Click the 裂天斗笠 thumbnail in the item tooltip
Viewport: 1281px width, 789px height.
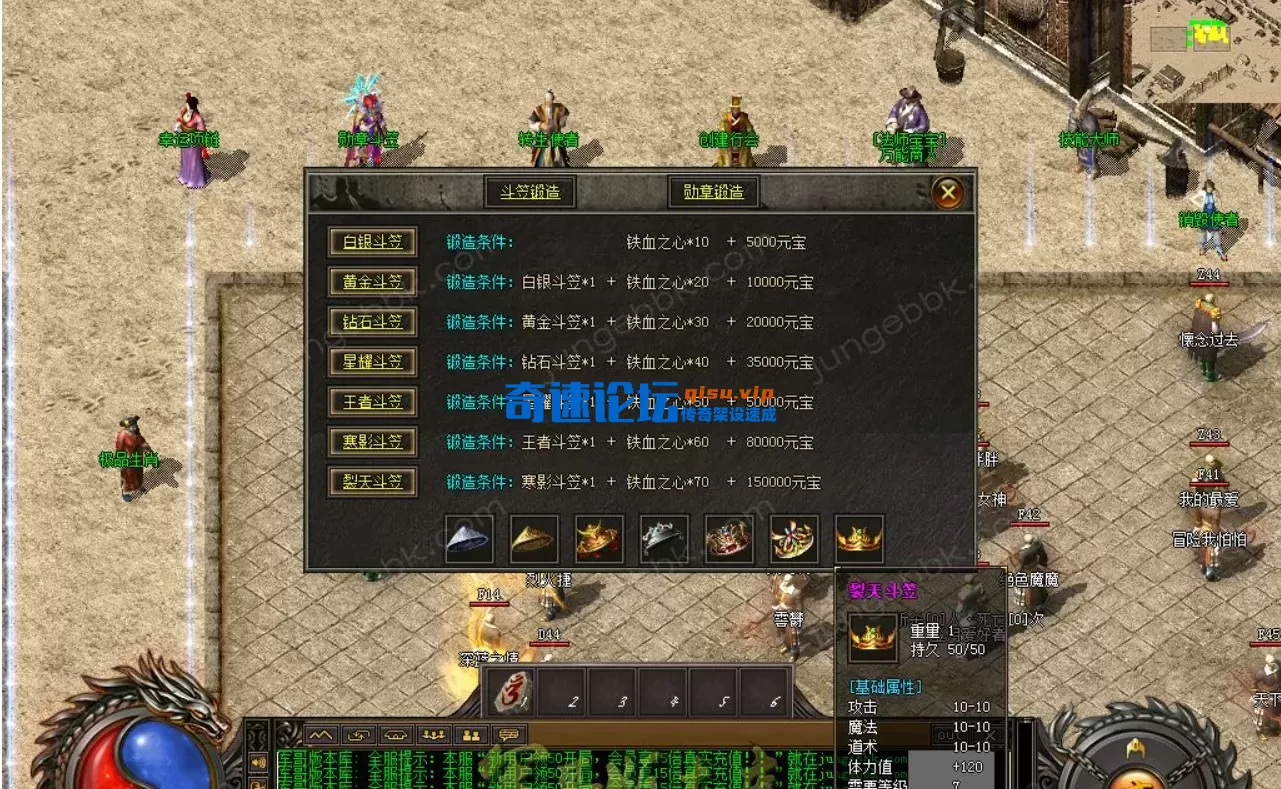[872, 636]
